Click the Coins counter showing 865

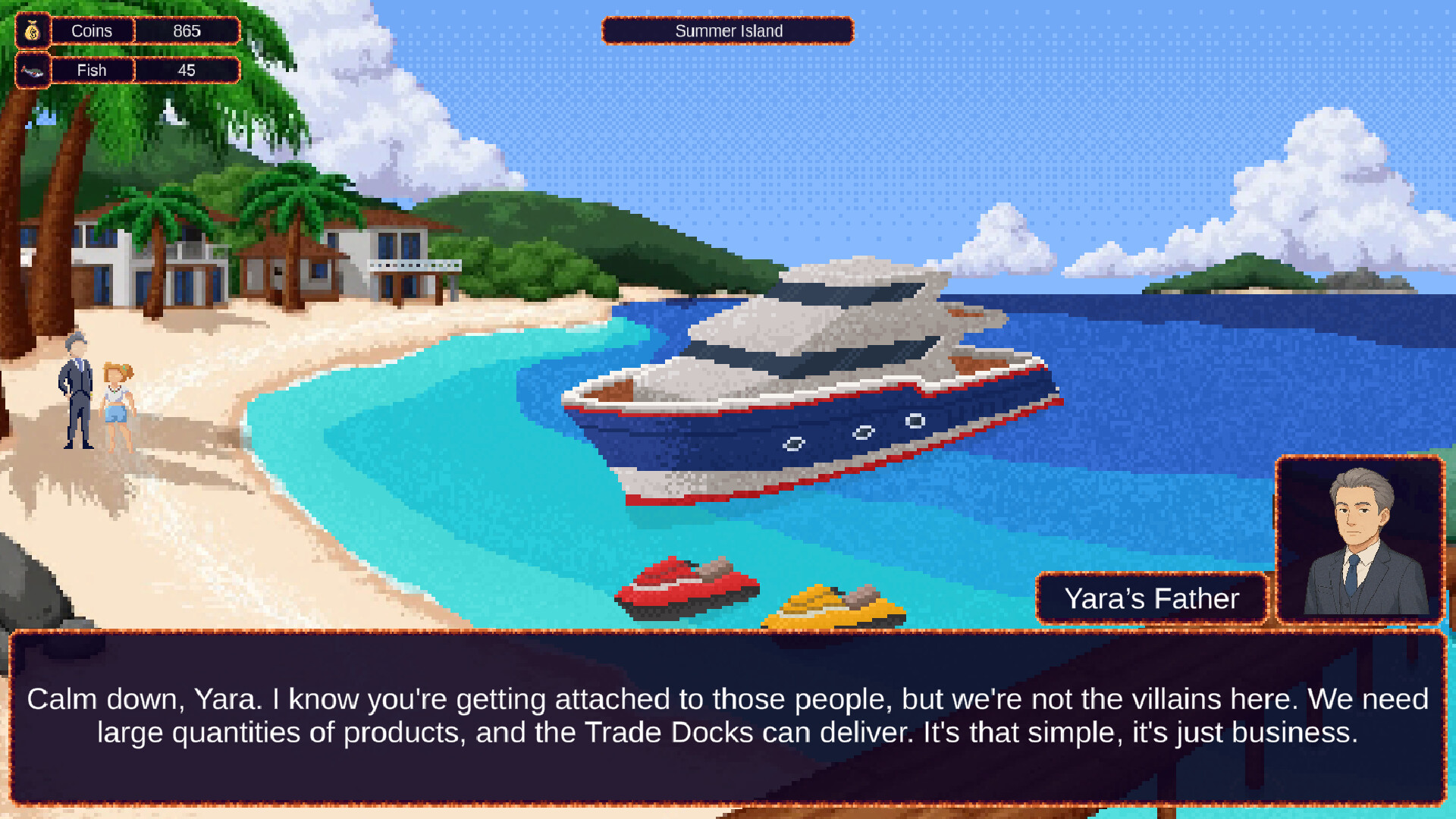(x=185, y=31)
